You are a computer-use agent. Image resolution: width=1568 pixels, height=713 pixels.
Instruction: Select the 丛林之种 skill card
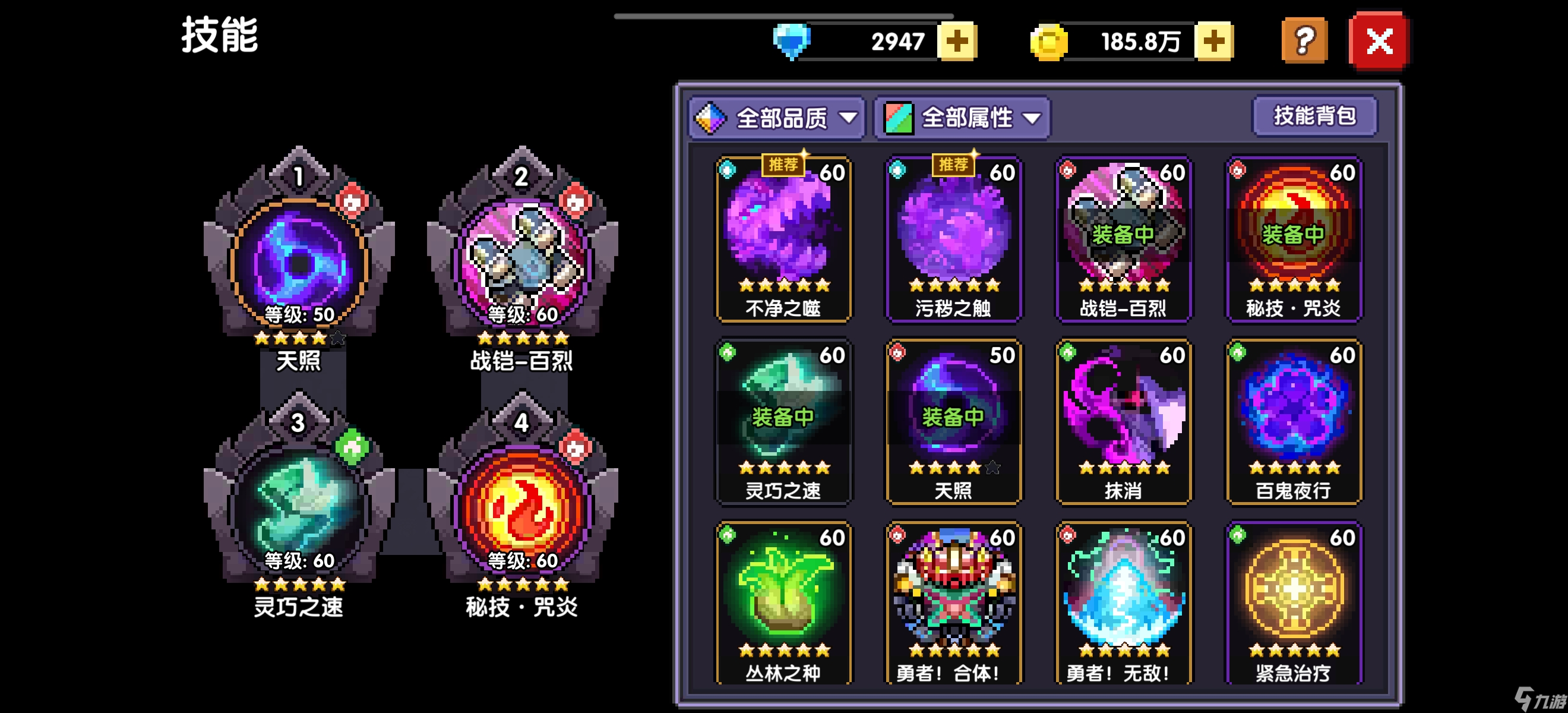(784, 600)
